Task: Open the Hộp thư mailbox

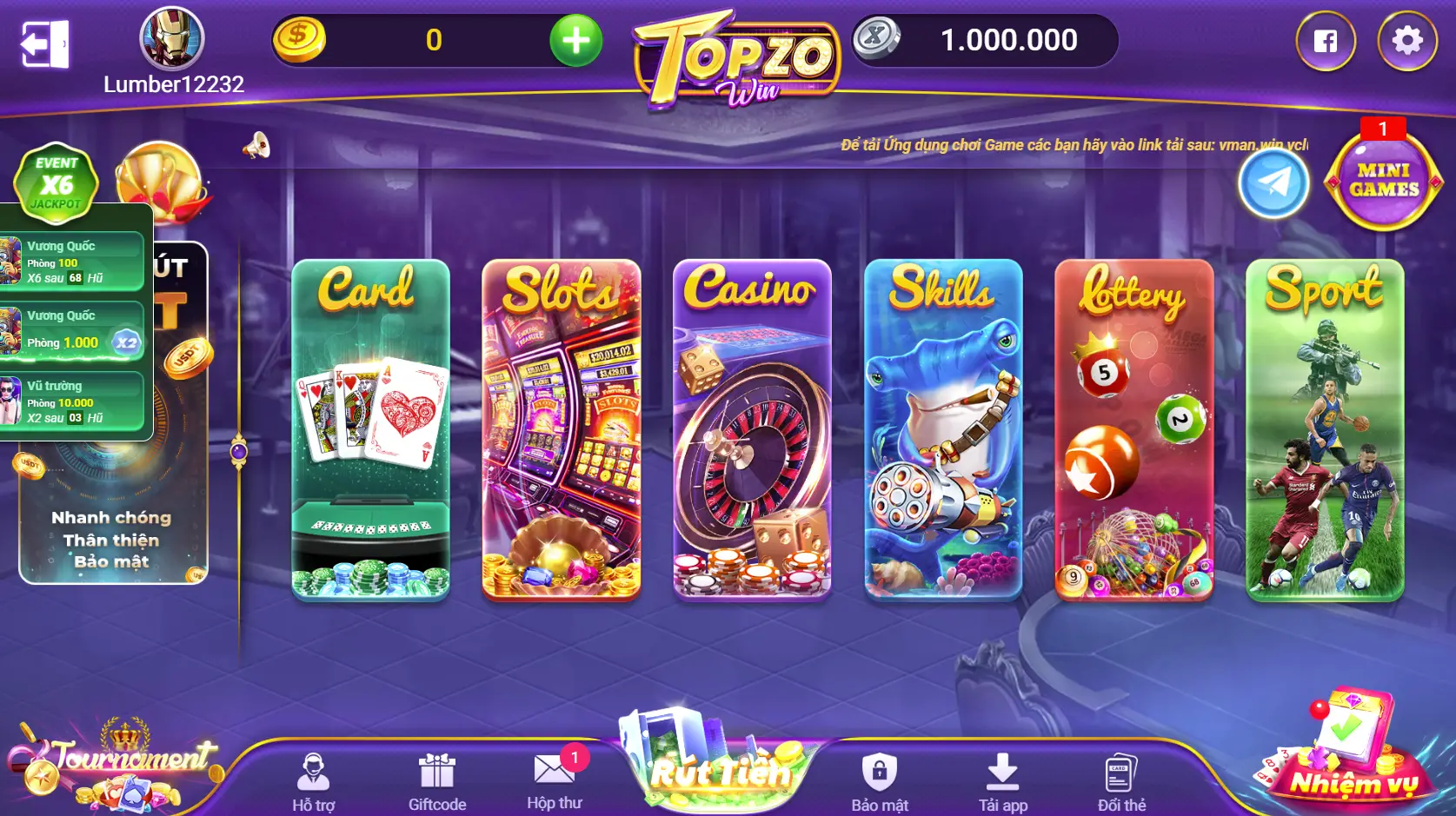Action: pyautogui.click(x=554, y=780)
